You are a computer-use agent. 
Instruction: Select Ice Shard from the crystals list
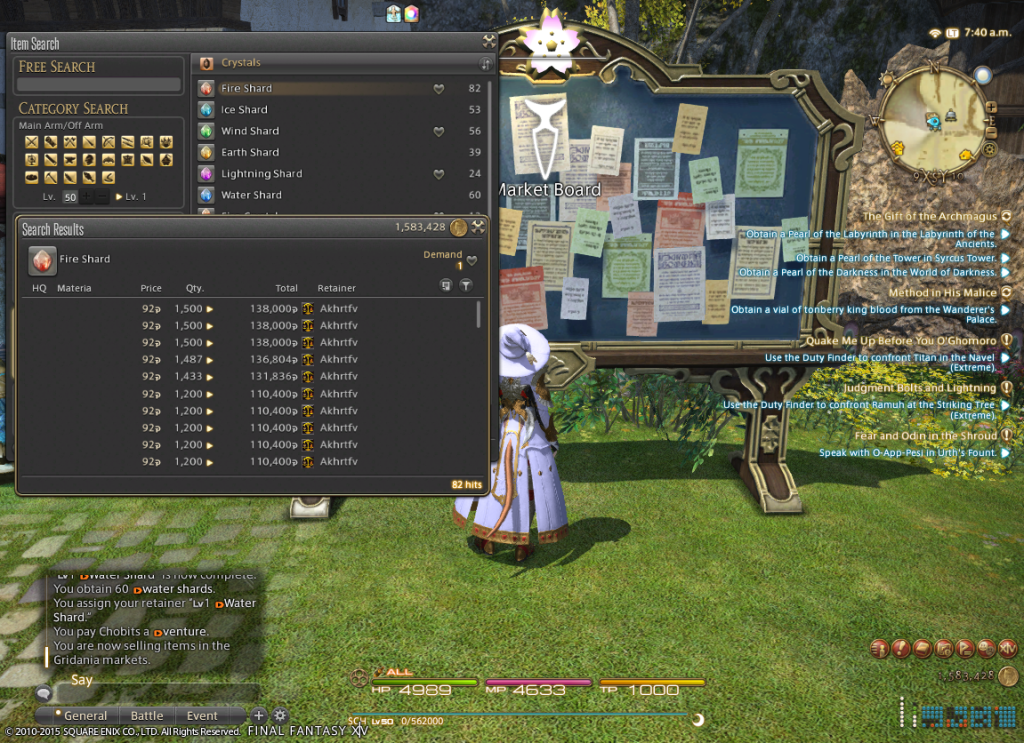tap(245, 110)
